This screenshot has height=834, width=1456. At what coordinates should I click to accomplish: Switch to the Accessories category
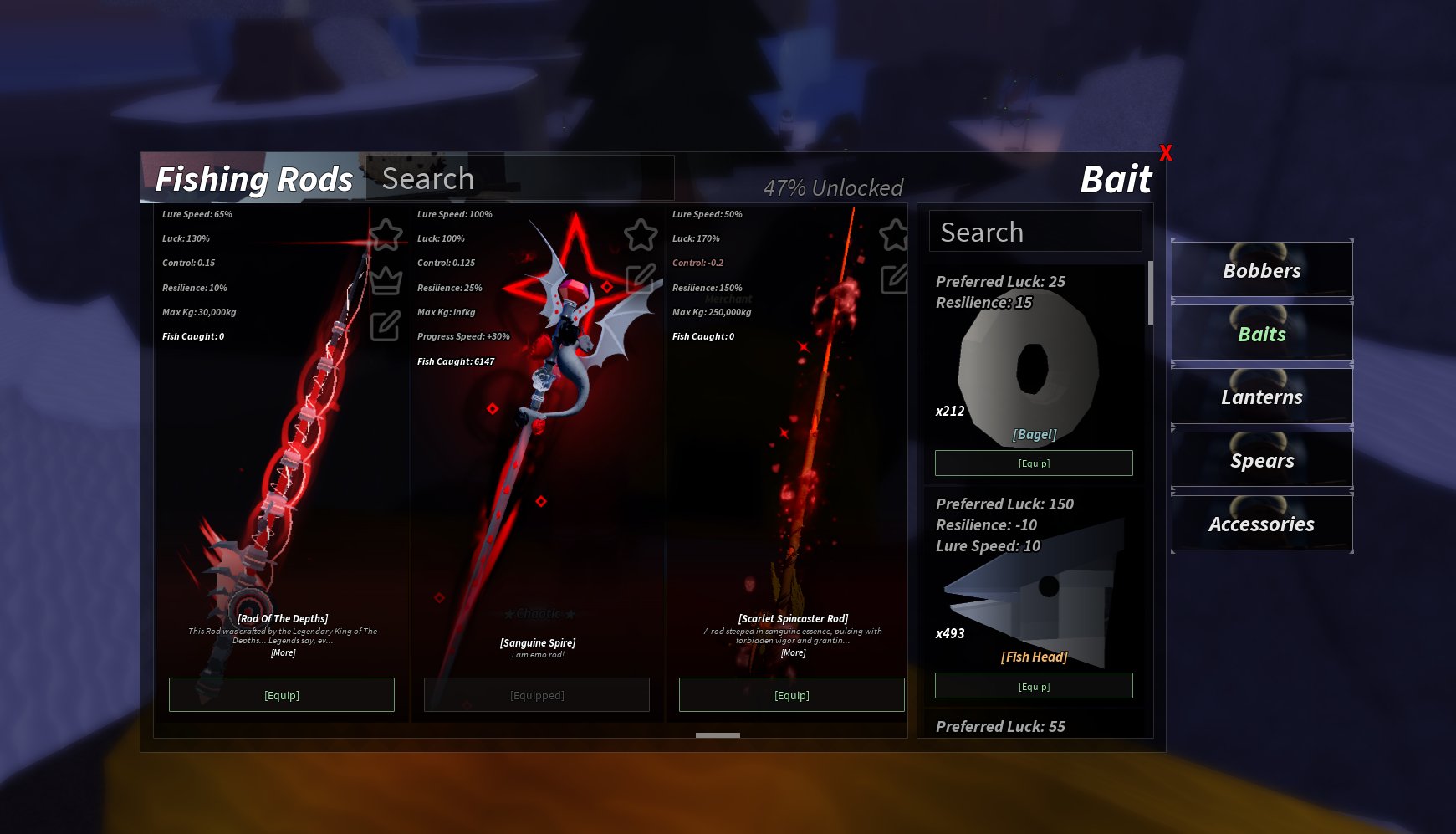pyautogui.click(x=1262, y=524)
